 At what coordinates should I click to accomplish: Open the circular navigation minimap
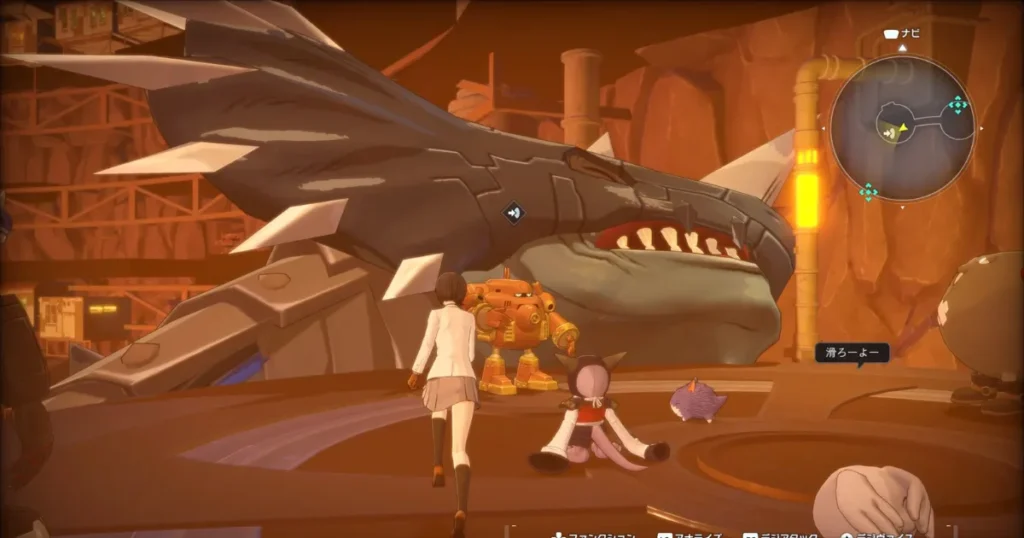click(x=902, y=129)
